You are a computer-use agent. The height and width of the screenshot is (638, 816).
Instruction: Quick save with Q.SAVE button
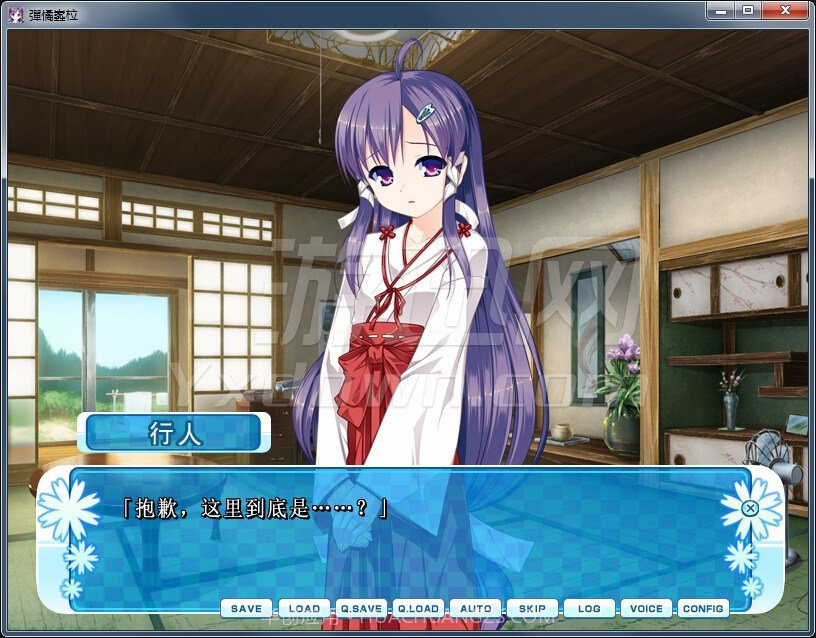click(x=361, y=608)
